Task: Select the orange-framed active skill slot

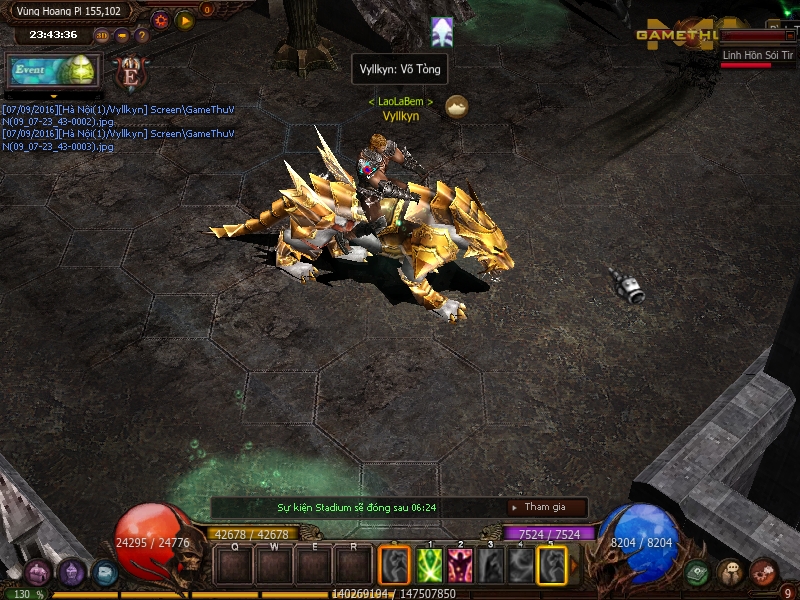Action: (x=394, y=566)
